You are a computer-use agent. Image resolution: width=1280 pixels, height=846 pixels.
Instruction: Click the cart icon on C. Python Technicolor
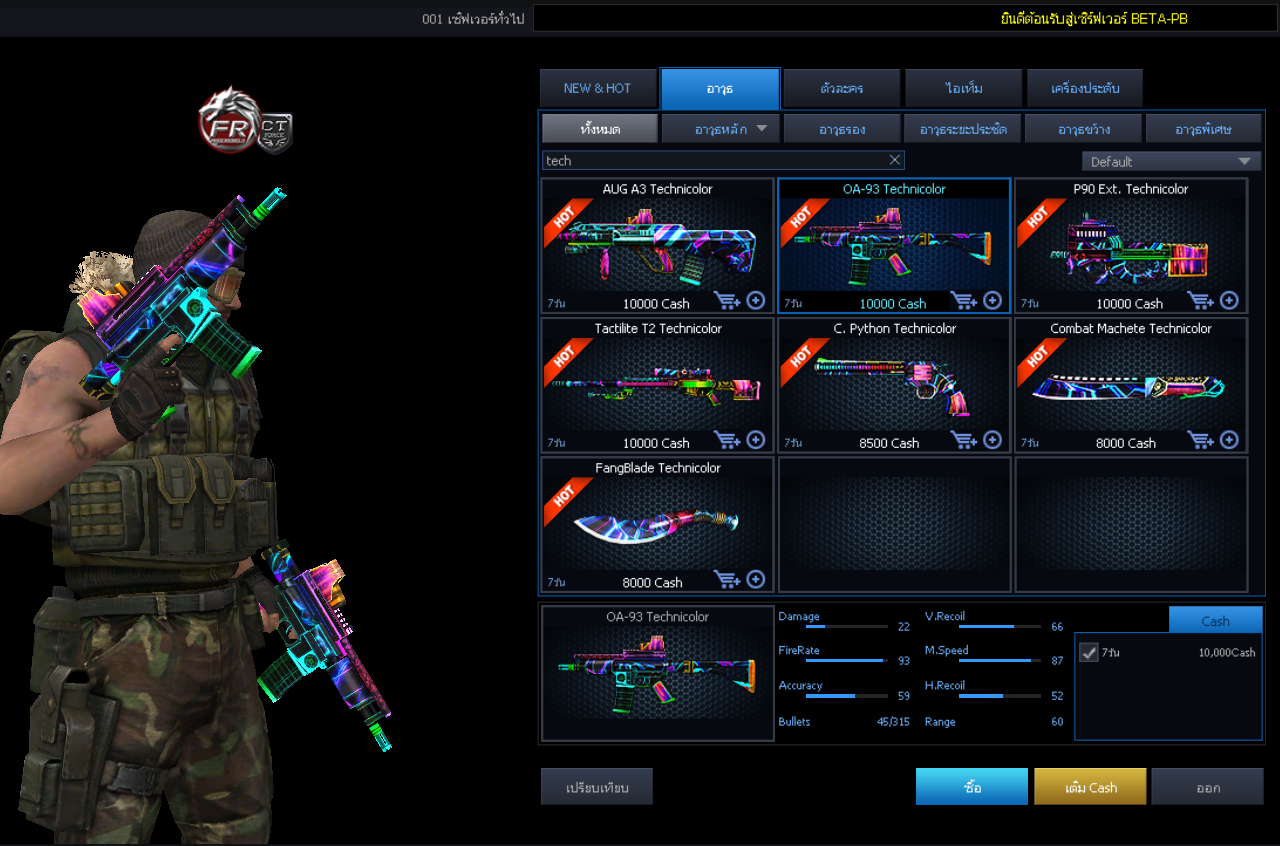pos(964,440)
